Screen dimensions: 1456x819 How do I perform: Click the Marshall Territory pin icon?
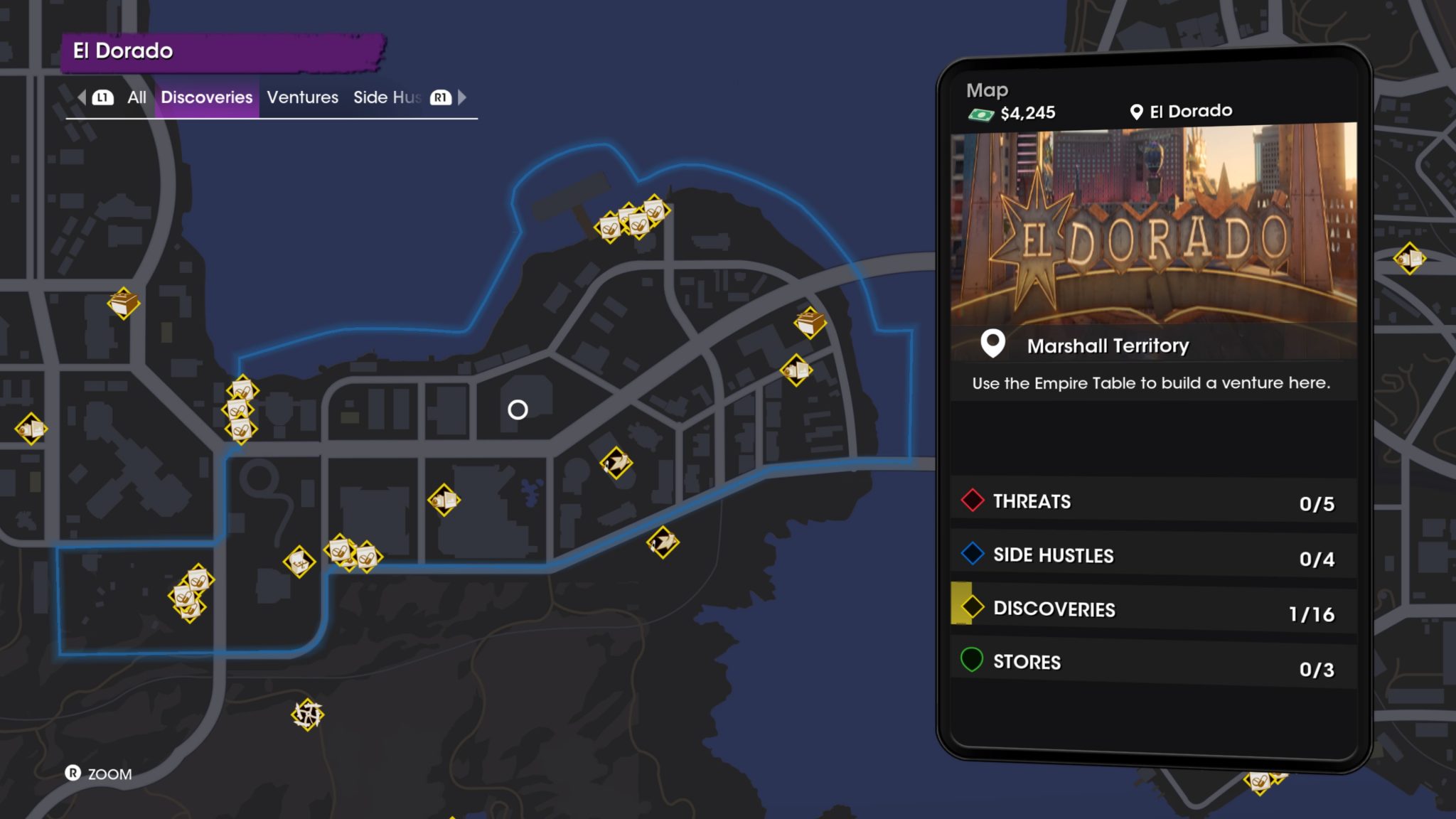point(992,345)
